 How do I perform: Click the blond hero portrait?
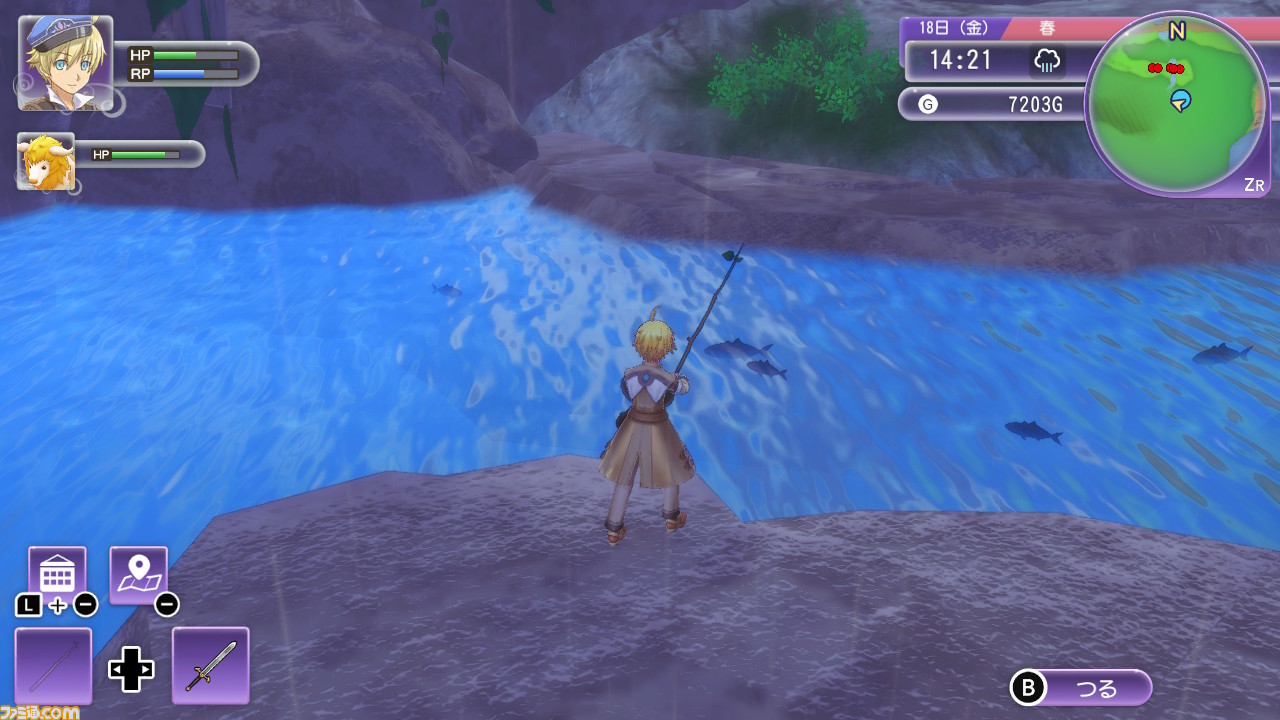coord(65,63)
